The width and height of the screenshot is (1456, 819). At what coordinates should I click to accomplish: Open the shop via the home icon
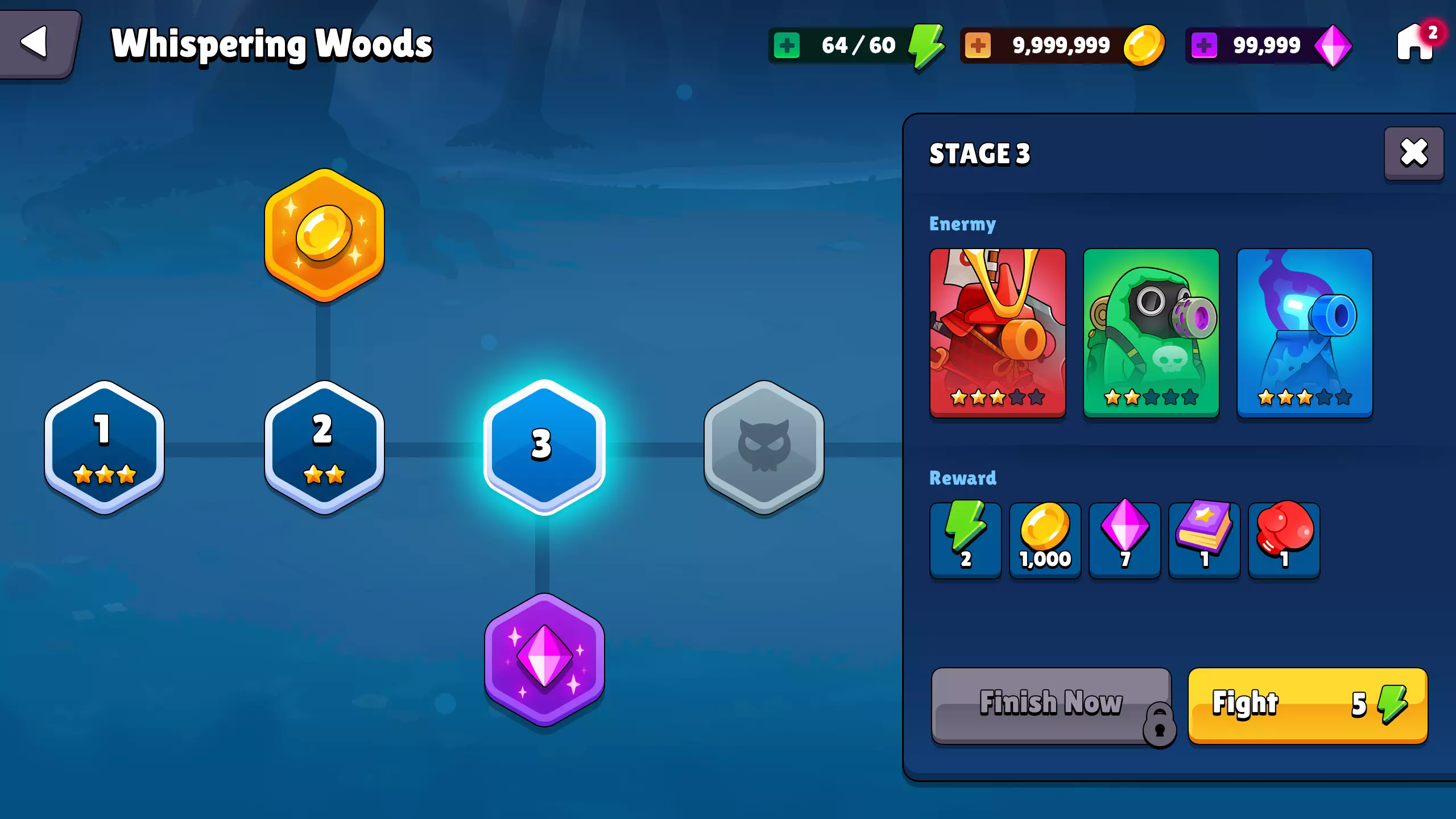point(1414,45)
